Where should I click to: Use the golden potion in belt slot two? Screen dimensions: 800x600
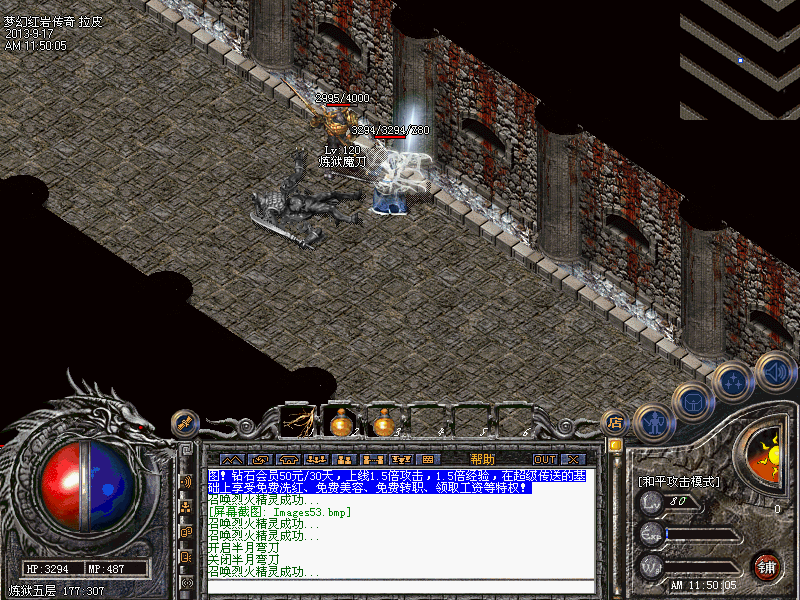coord(340,421)
